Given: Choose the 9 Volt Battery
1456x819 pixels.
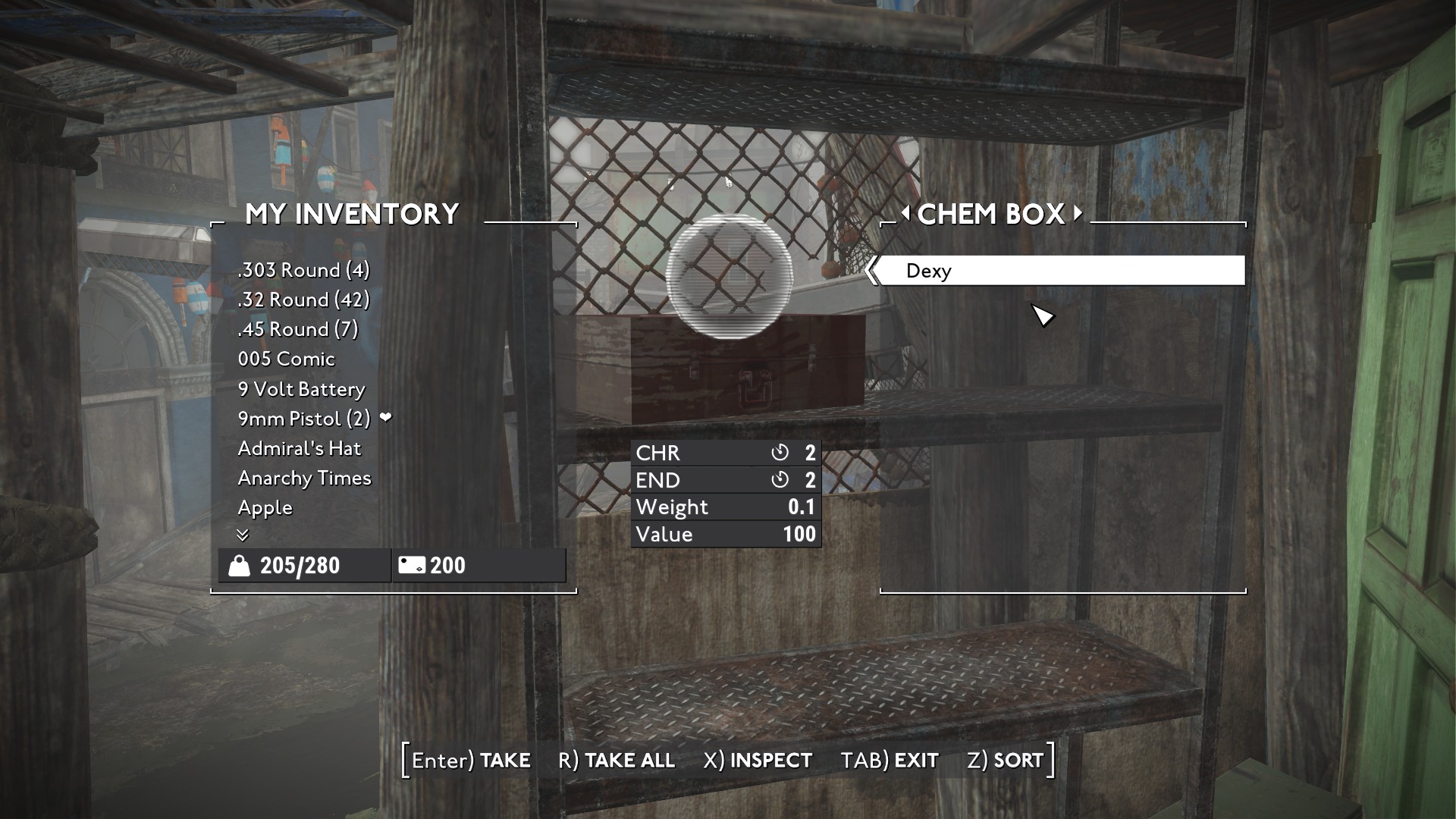Looking at the screenshot, I should [x=301, y=389].
